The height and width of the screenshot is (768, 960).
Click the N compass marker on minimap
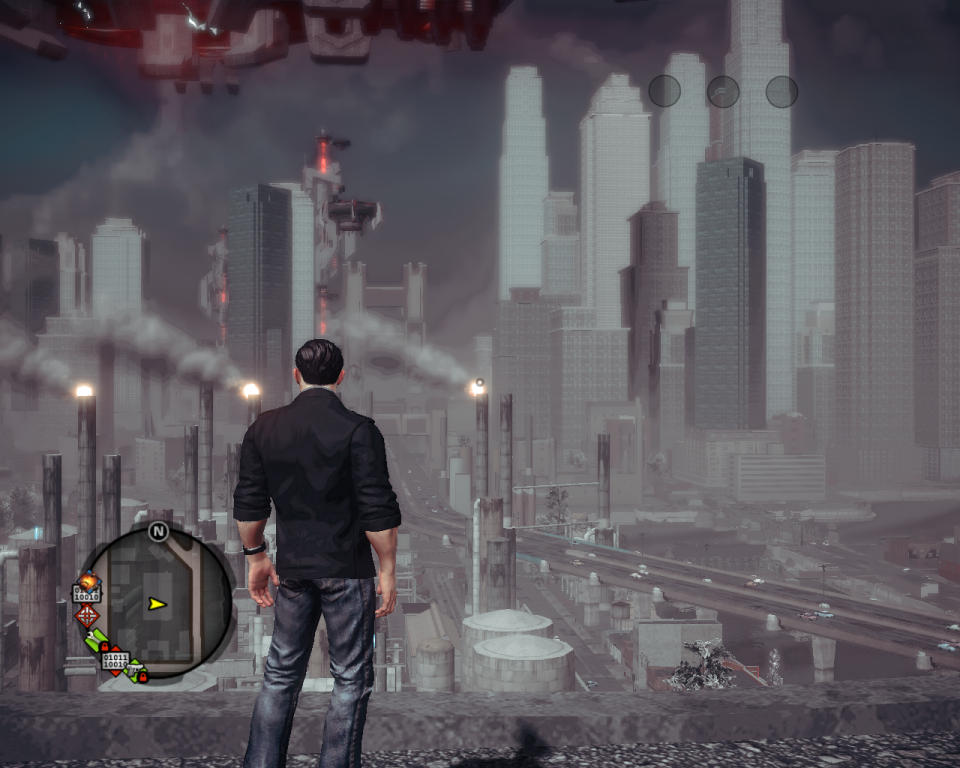[158, 531]
